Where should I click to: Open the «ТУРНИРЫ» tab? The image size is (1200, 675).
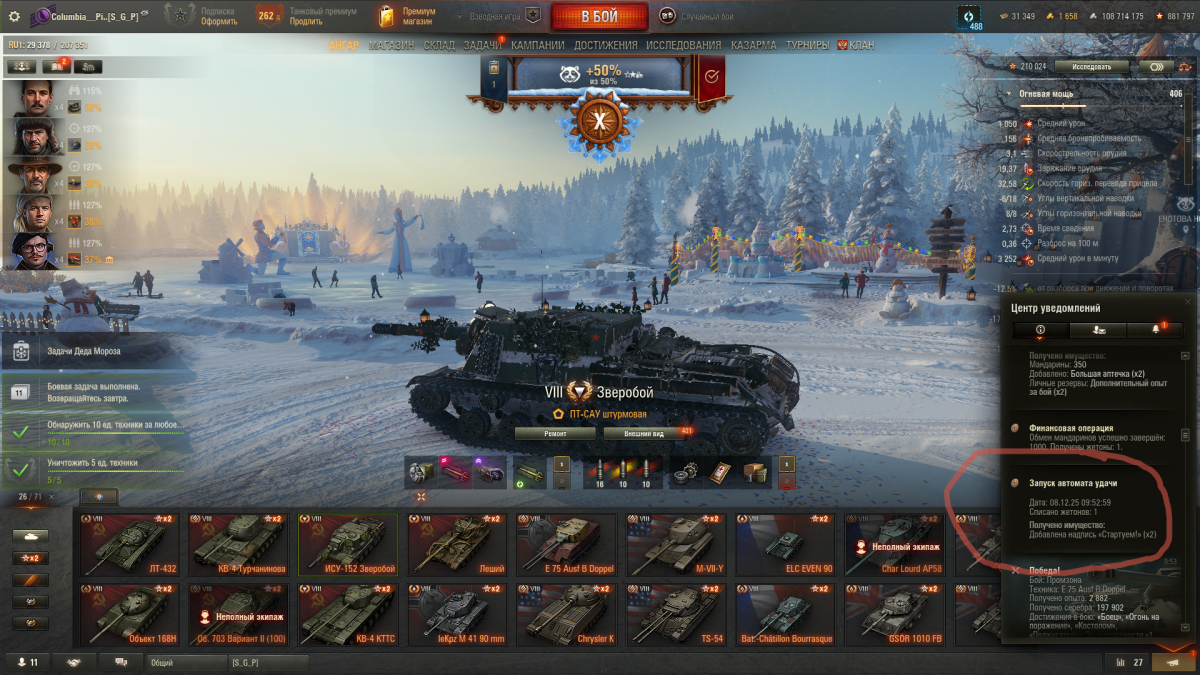807,45
